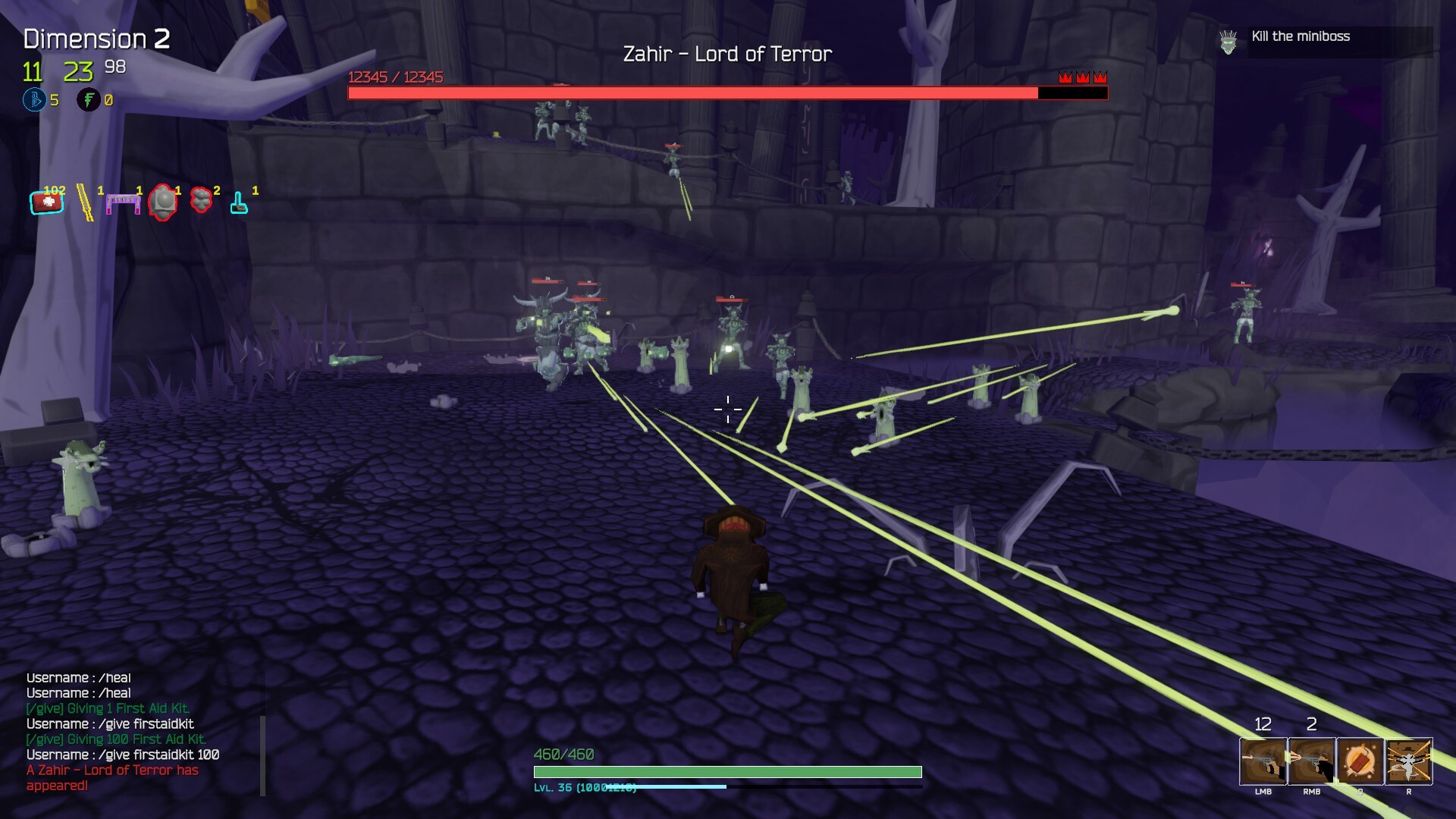Select the yellow zipline tool icon

pos(85,201)
